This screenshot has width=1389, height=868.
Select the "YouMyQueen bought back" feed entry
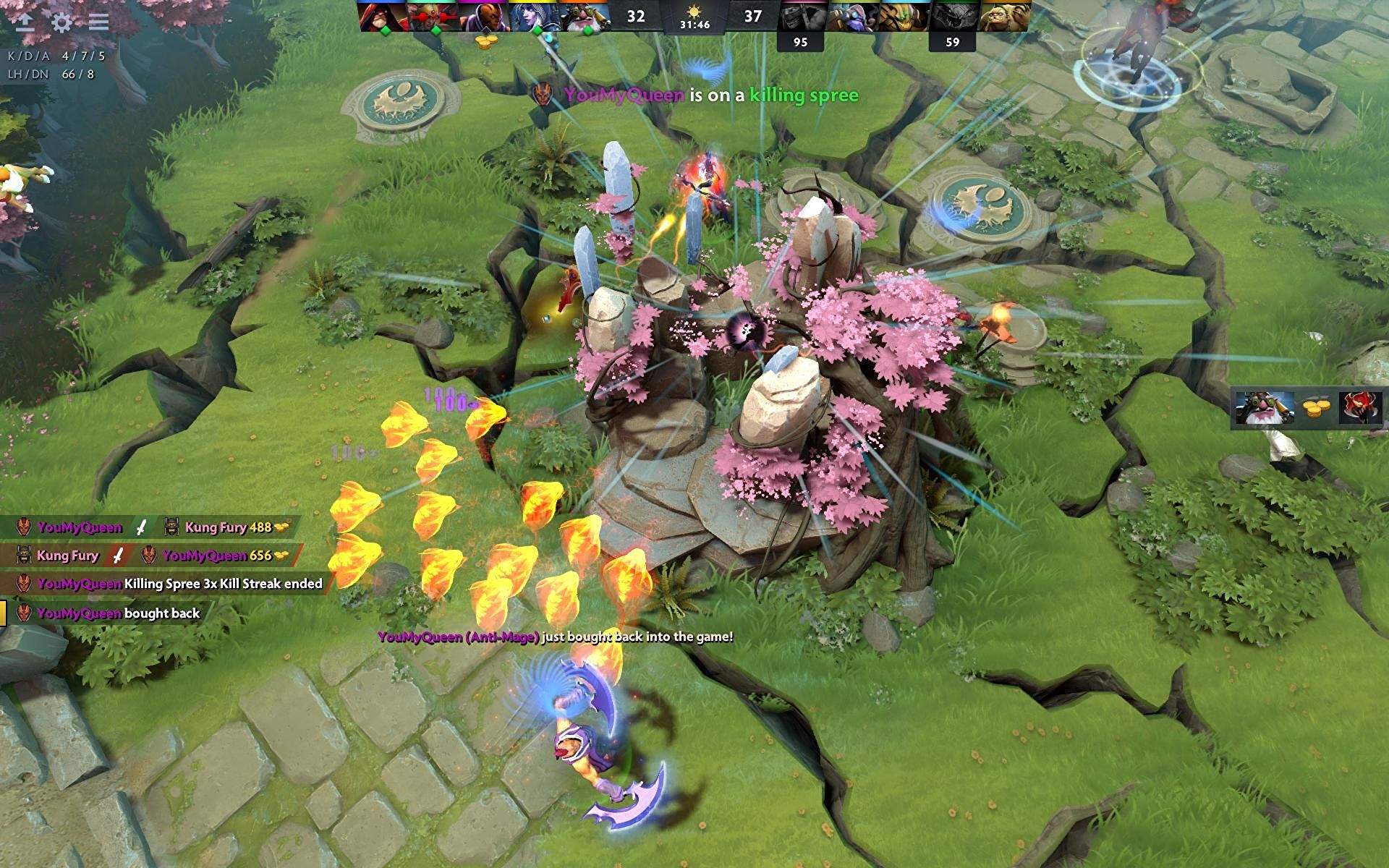pos(109,613)
